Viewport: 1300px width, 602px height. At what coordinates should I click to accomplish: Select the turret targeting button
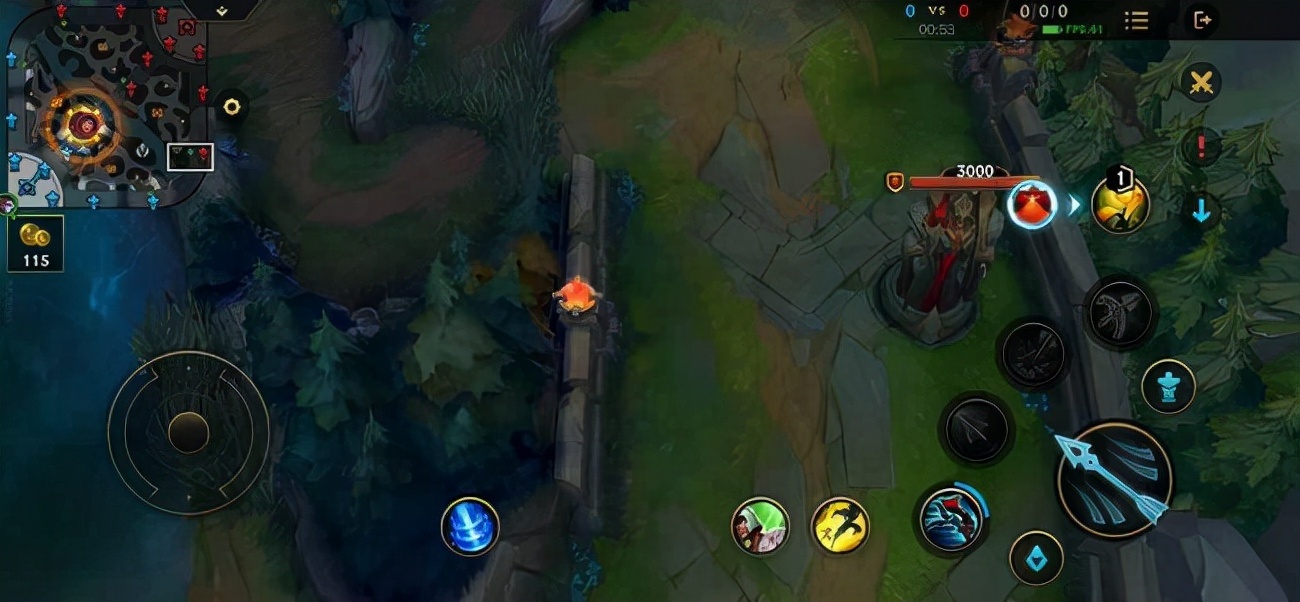point(1168,386)
